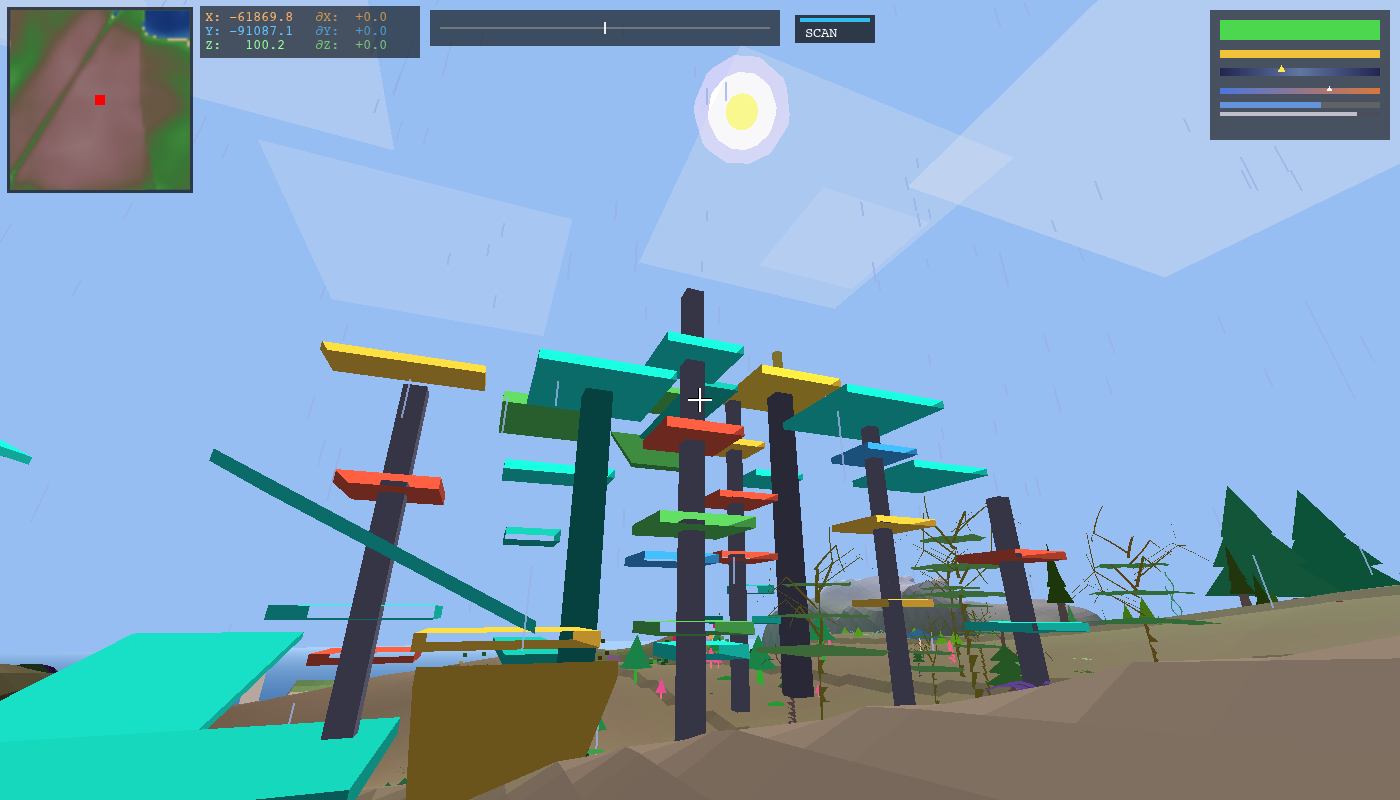Click the red player marker on the minimap

(98, 99)
